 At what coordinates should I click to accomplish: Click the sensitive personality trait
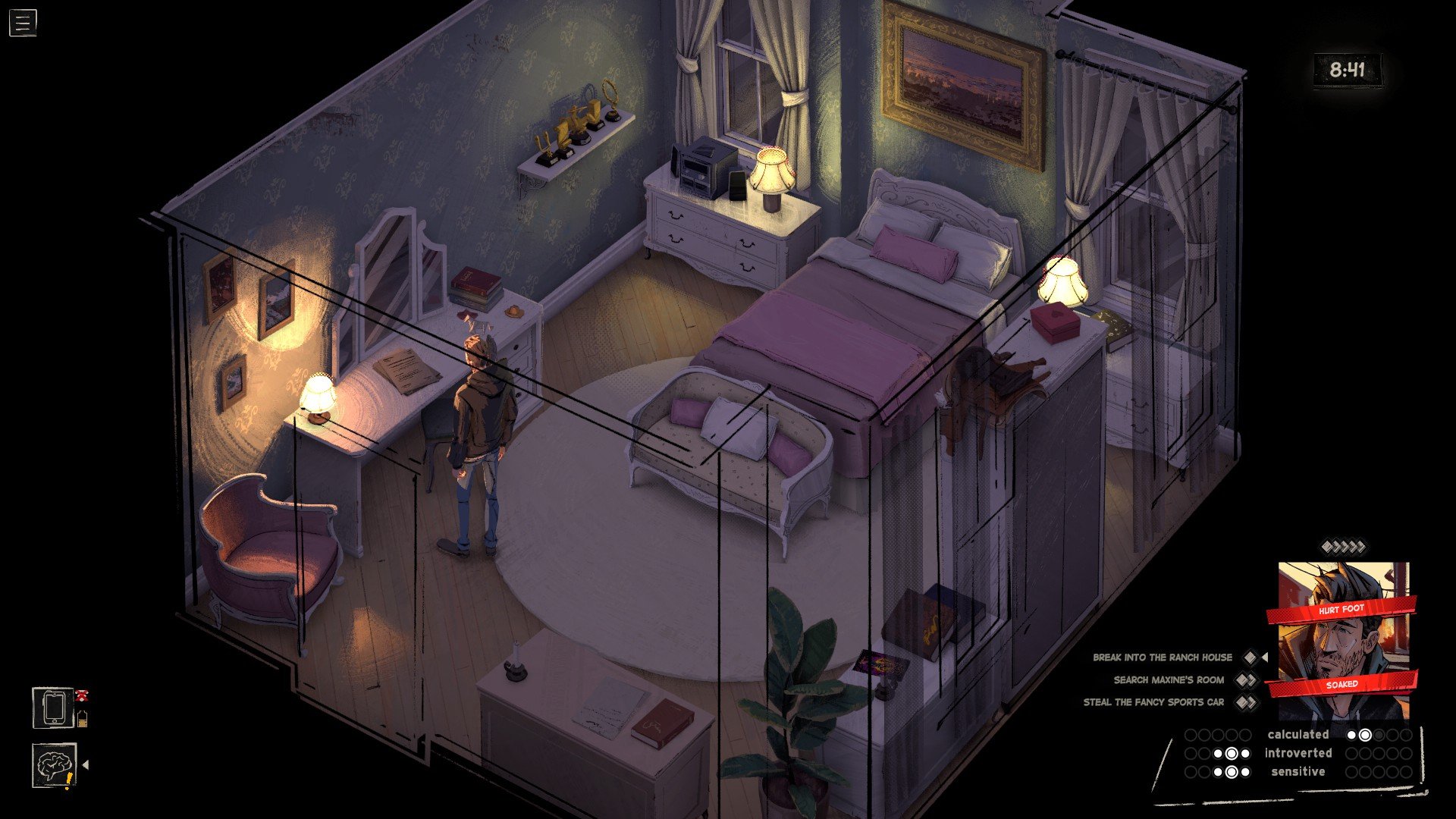click(x=1298, y=772)
